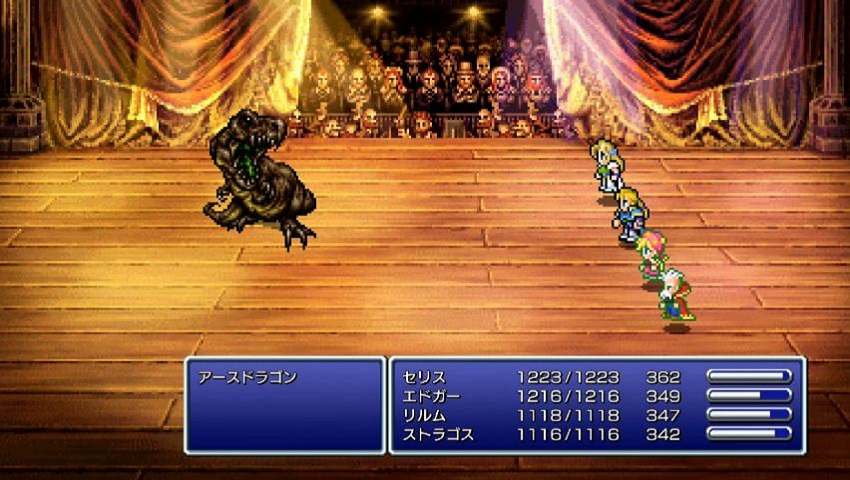Select the エドガー party row
The image size is (850, 480).
430,396
